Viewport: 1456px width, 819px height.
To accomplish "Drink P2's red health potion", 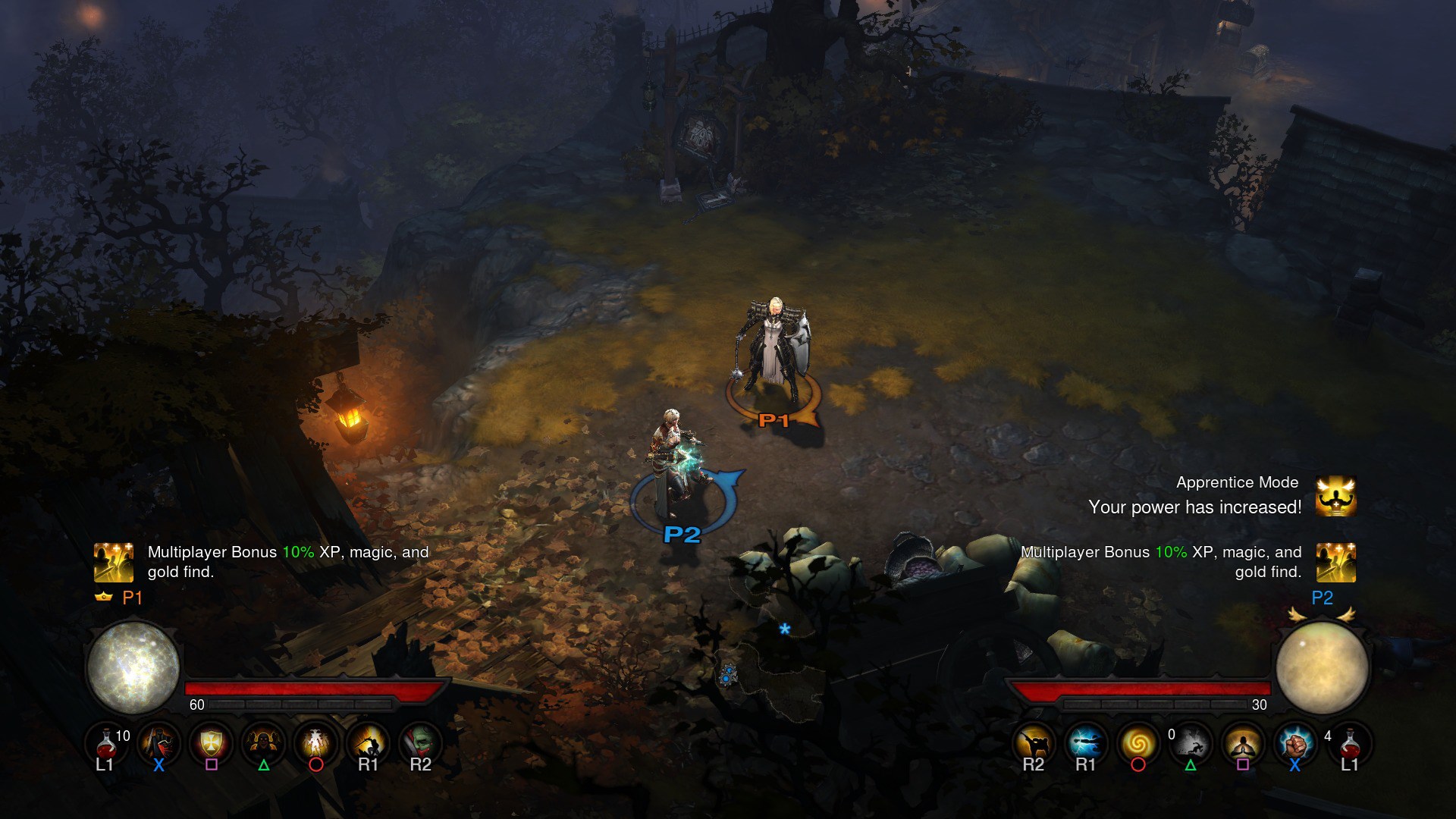I will (x=1349, y=743).
